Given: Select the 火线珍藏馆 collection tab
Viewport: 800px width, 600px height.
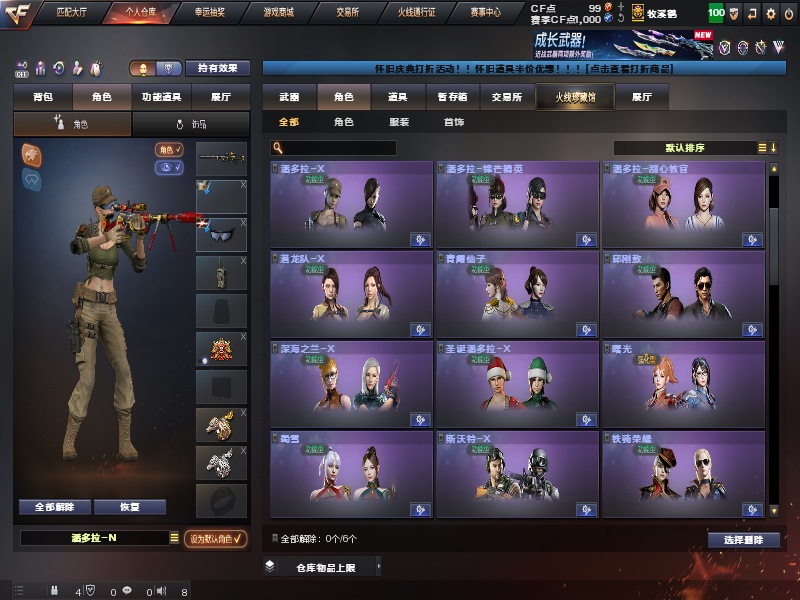Looking at the screenshot, I should pyautogui.click(x=568, y=97).
